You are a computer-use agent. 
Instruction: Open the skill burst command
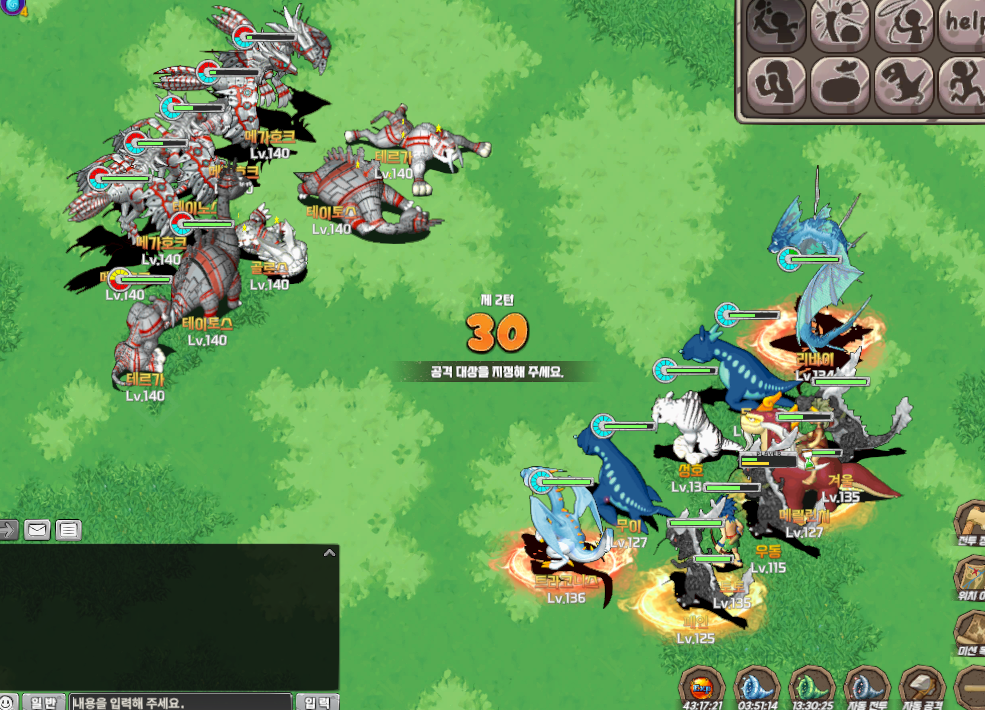coord(840,24)
